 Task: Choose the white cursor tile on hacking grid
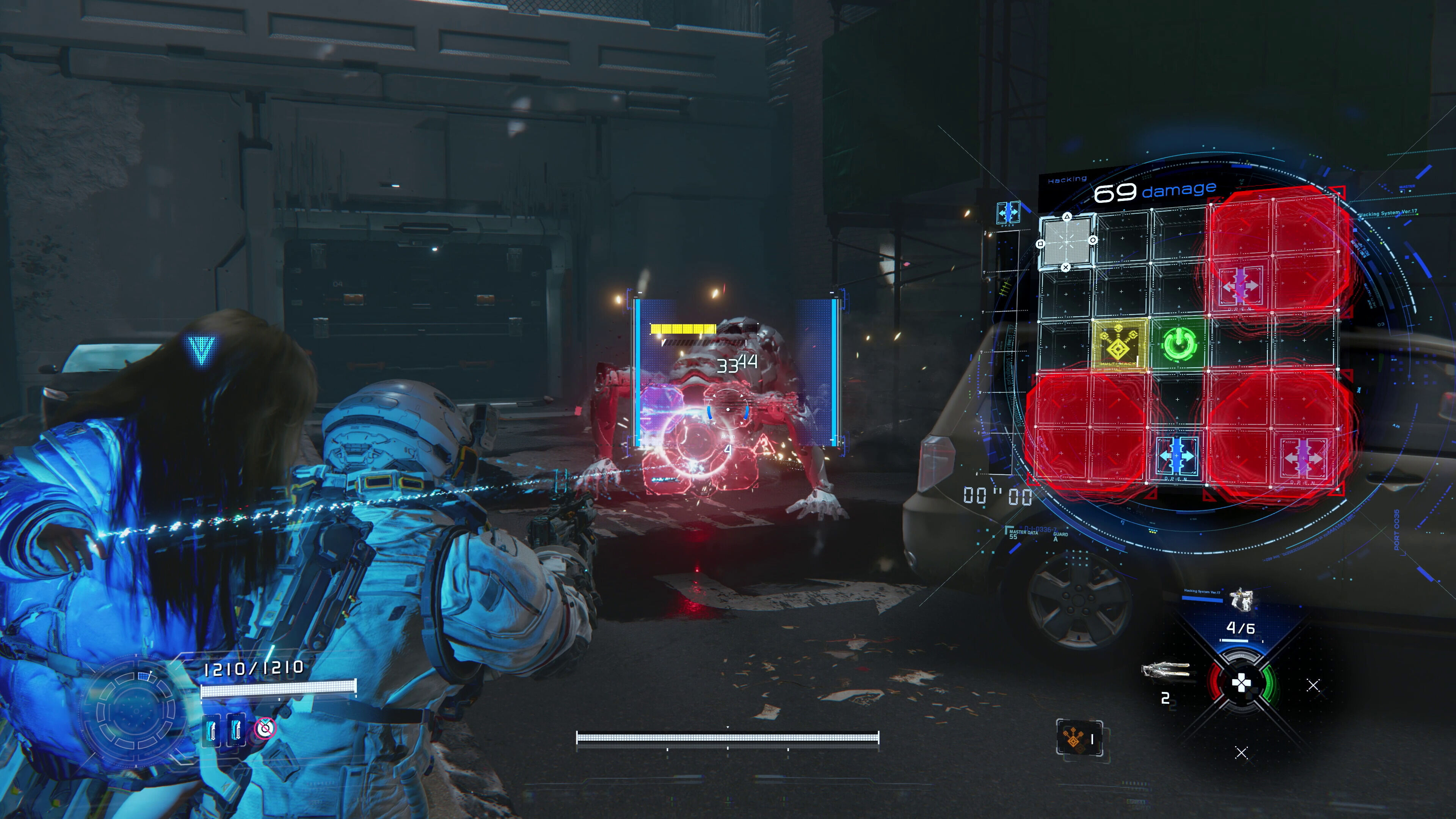[1067, 242]
